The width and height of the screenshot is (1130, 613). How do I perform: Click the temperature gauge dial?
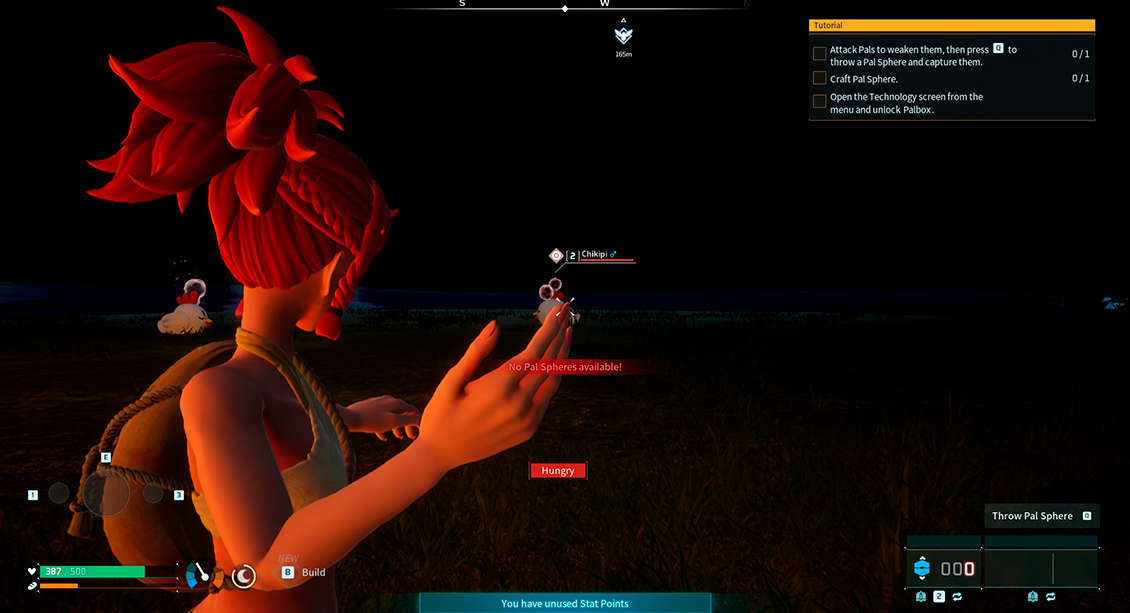point(200,575)
